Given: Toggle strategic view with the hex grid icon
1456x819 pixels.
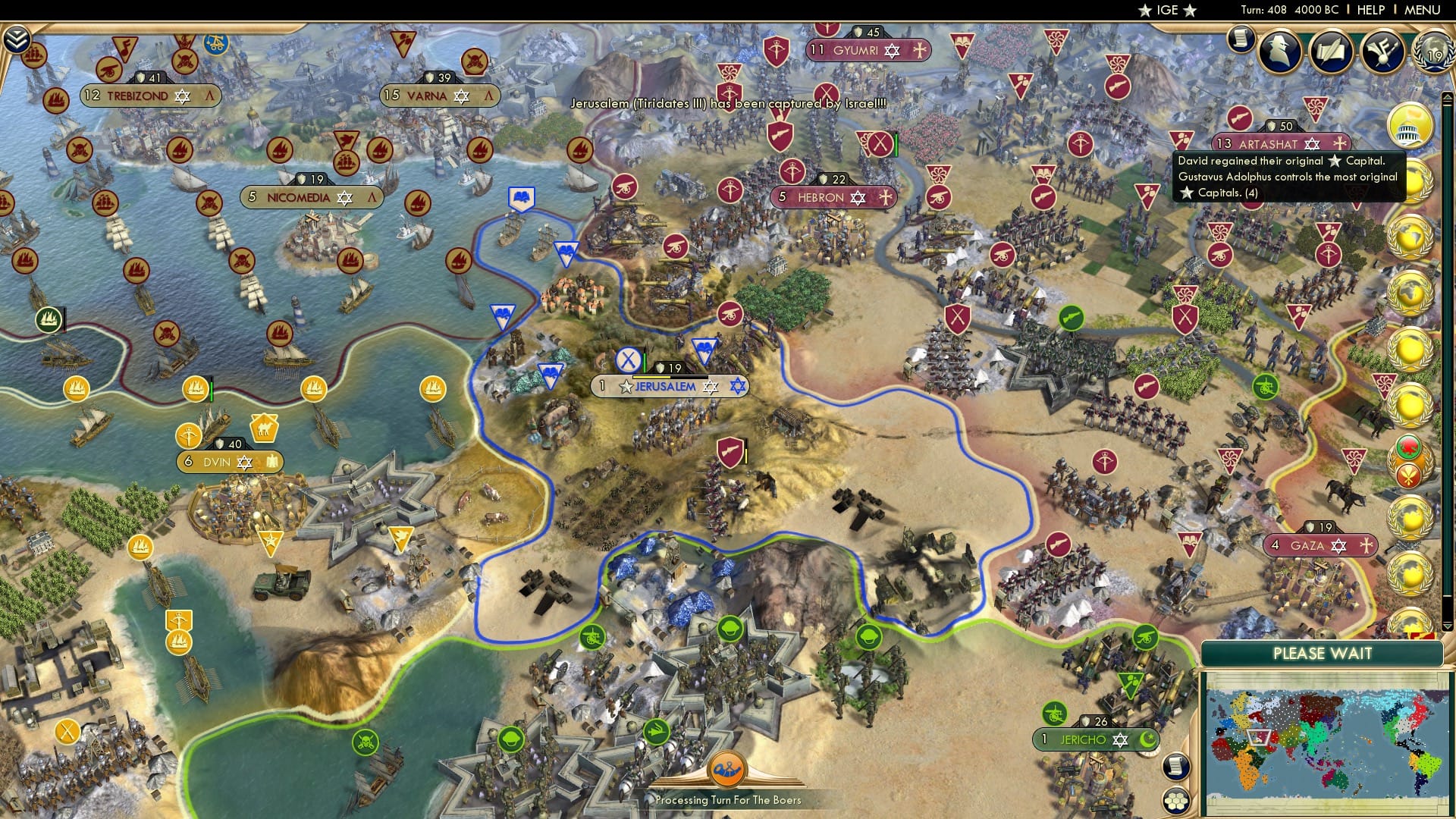Looking at the screenshot, I should (x=1175, y=802).
